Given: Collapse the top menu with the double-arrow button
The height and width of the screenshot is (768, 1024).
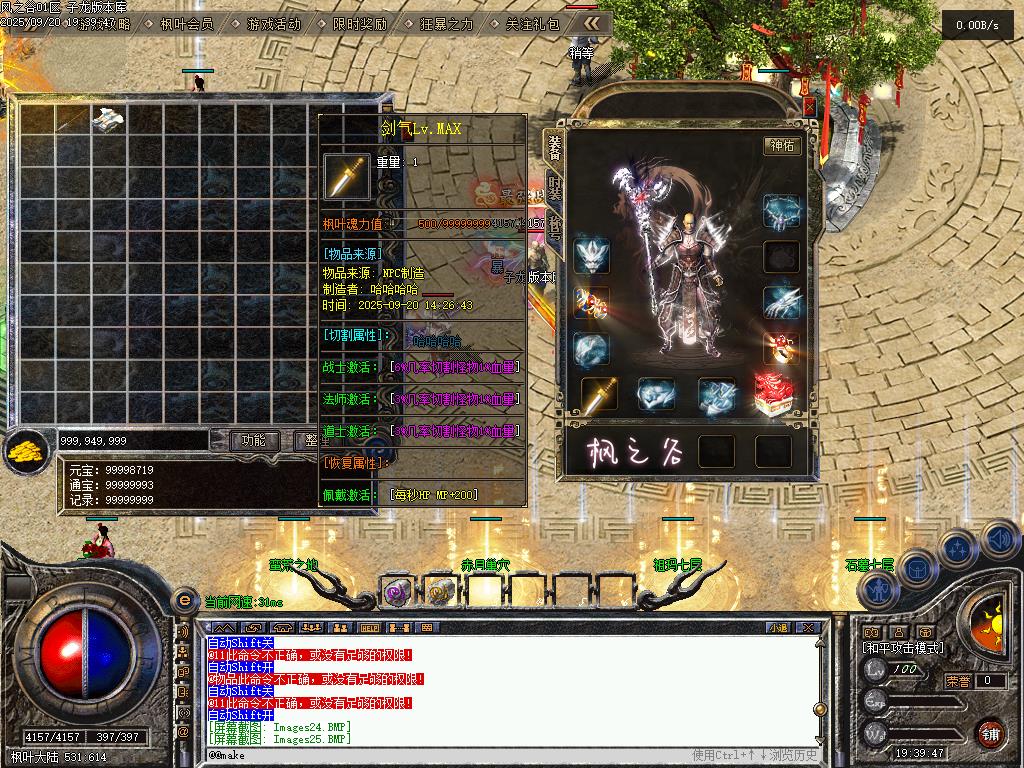Looking at the screenshot, I should 592,23.
